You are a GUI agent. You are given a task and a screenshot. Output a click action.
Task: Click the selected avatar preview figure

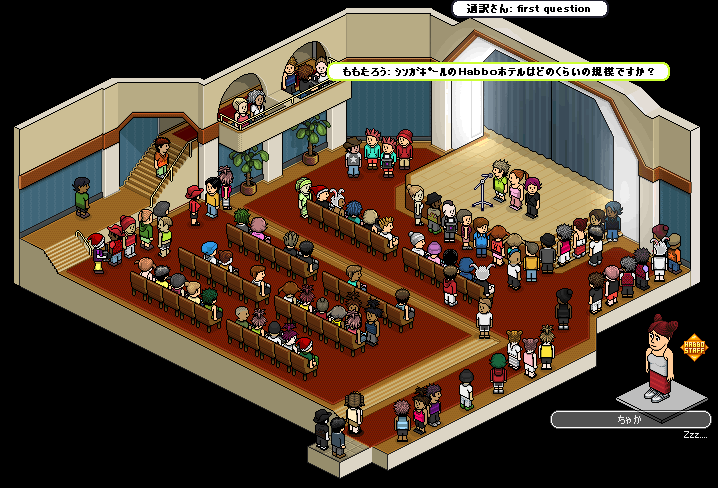(657, 358)
